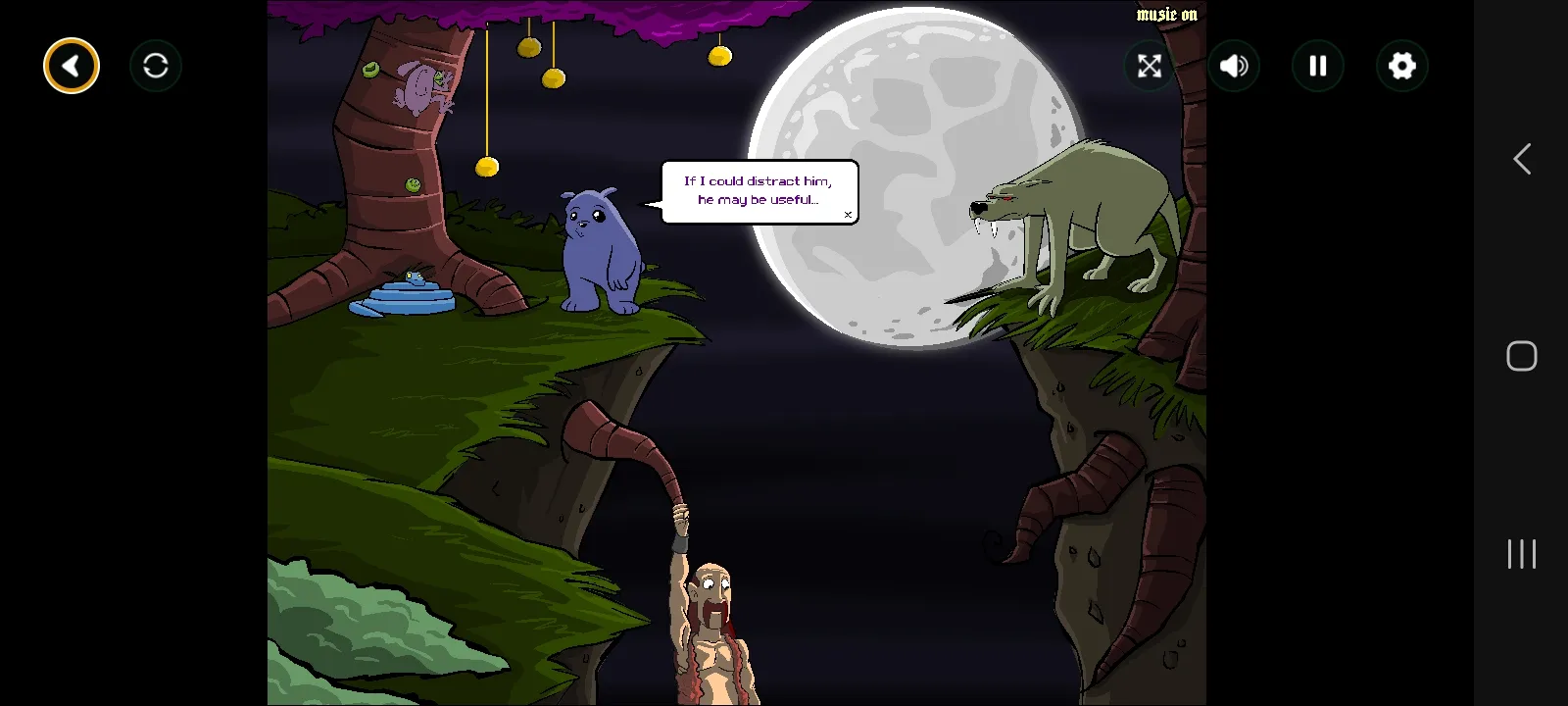Toggle fullscreen with the expand arrows icon

pos(1150,66)
